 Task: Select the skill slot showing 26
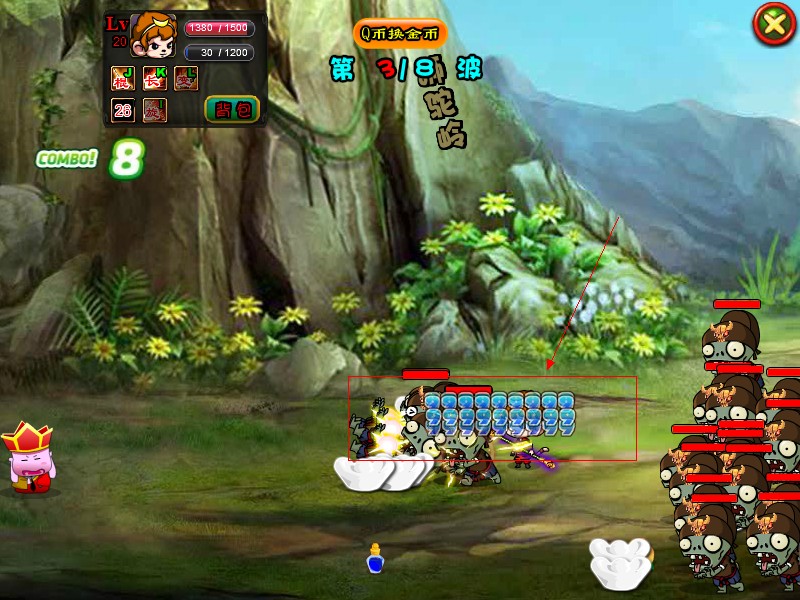(x=123, y=109)
